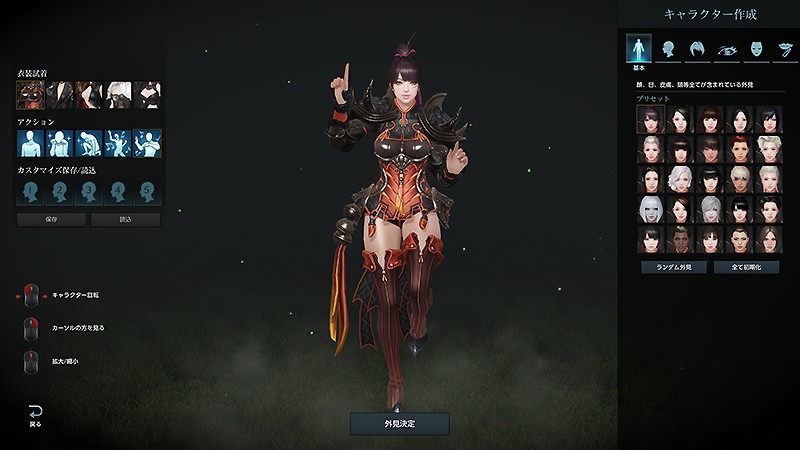Try on the red armor costume thumbnail
Screen dimensions: 800x450
pos(31,94)
